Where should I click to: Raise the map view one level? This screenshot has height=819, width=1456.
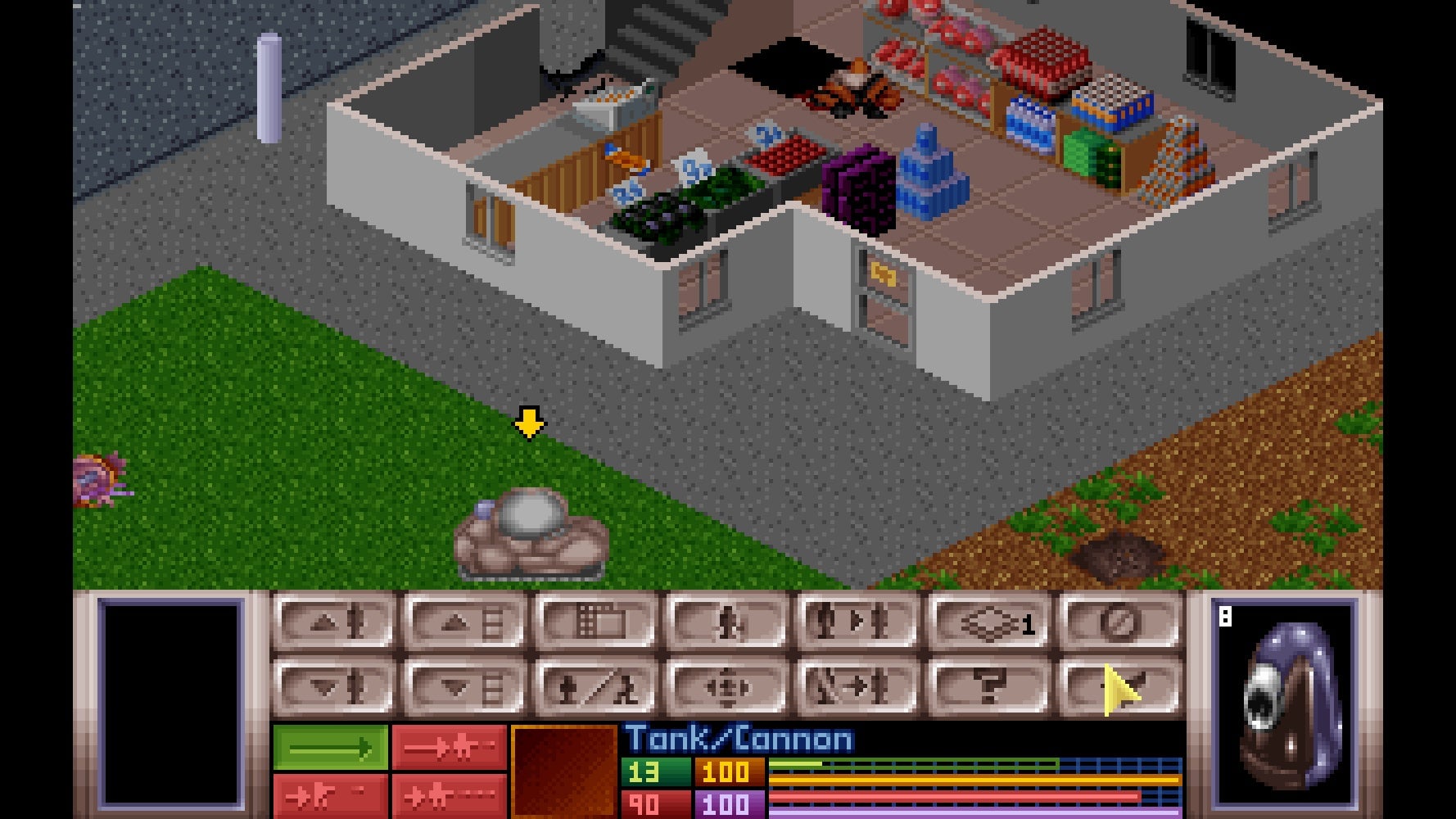467,622
